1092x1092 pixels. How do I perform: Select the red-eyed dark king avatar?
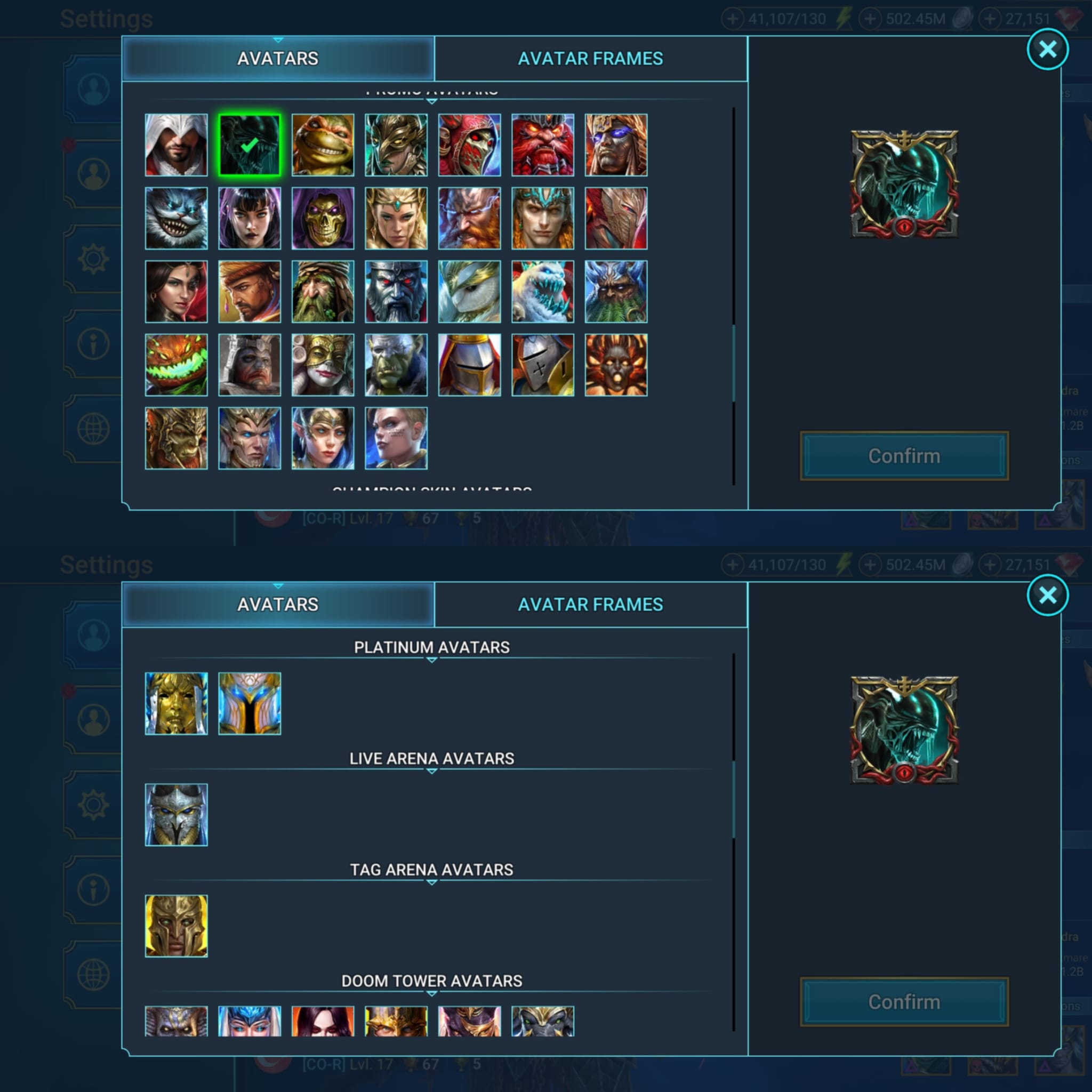click(x=396, y=292)
